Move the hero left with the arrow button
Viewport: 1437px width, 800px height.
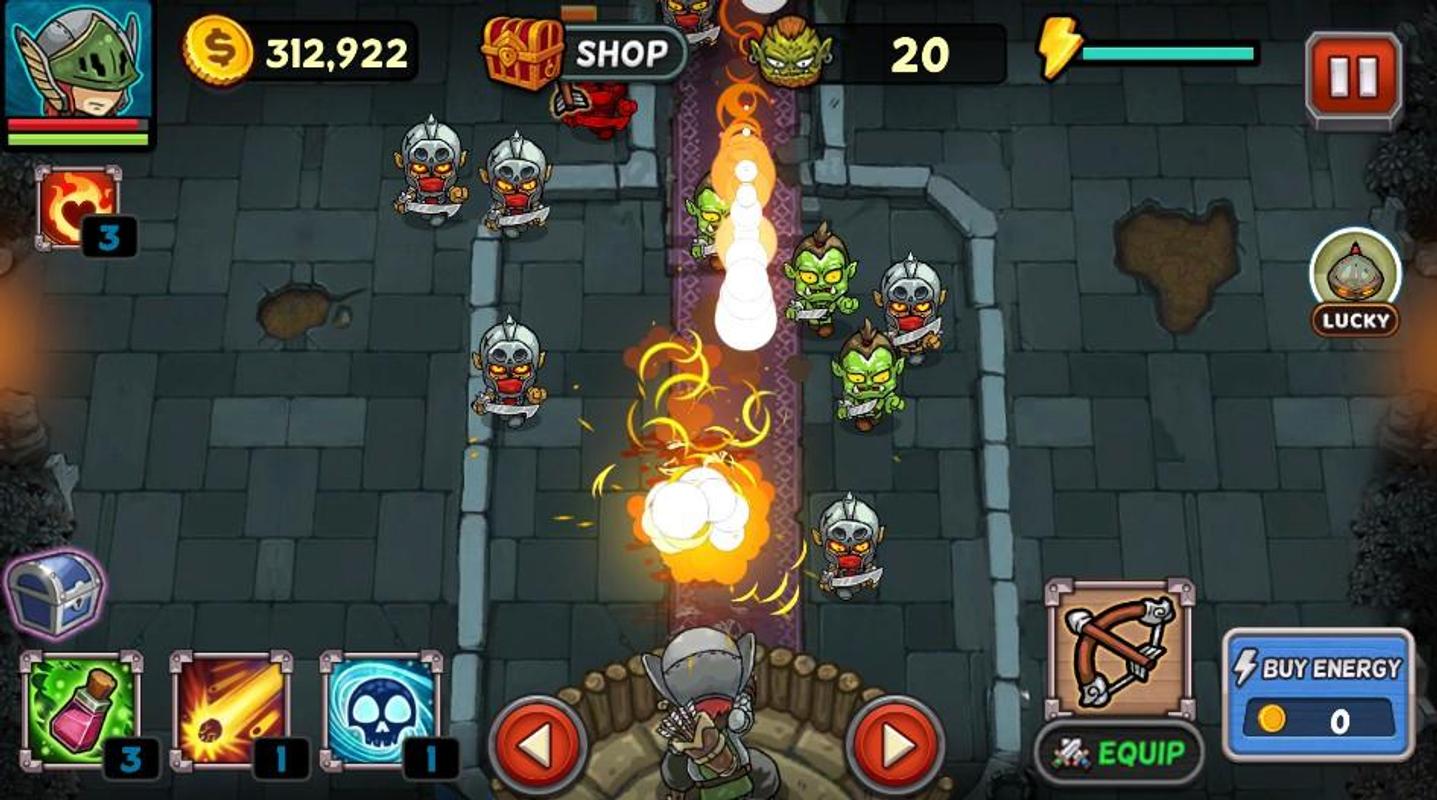click(538, 745)
